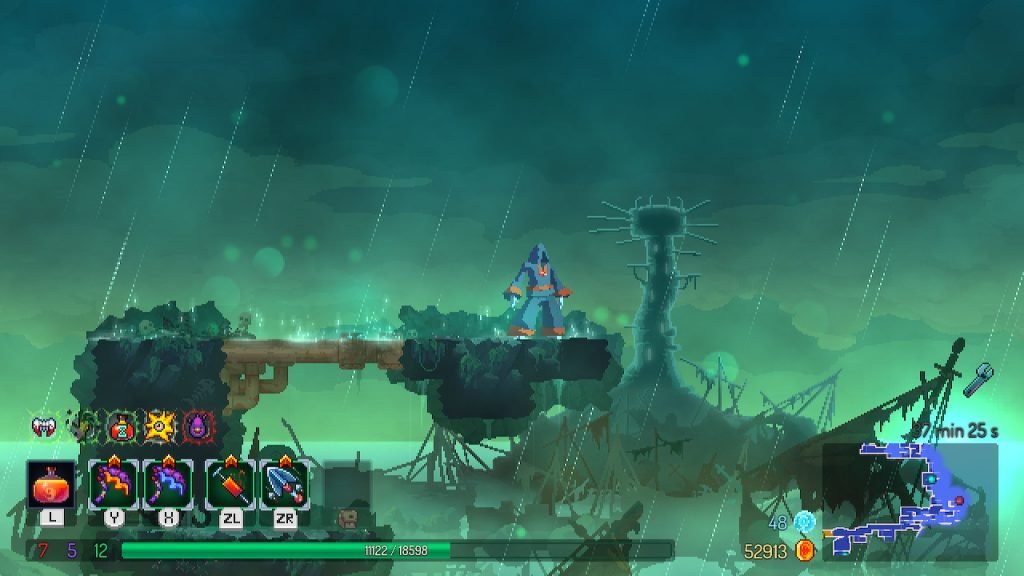The width and height of the screenshot is (1024, 576).
Task: Inspect the red potion mutation icon
Action: tap(122, 427)
